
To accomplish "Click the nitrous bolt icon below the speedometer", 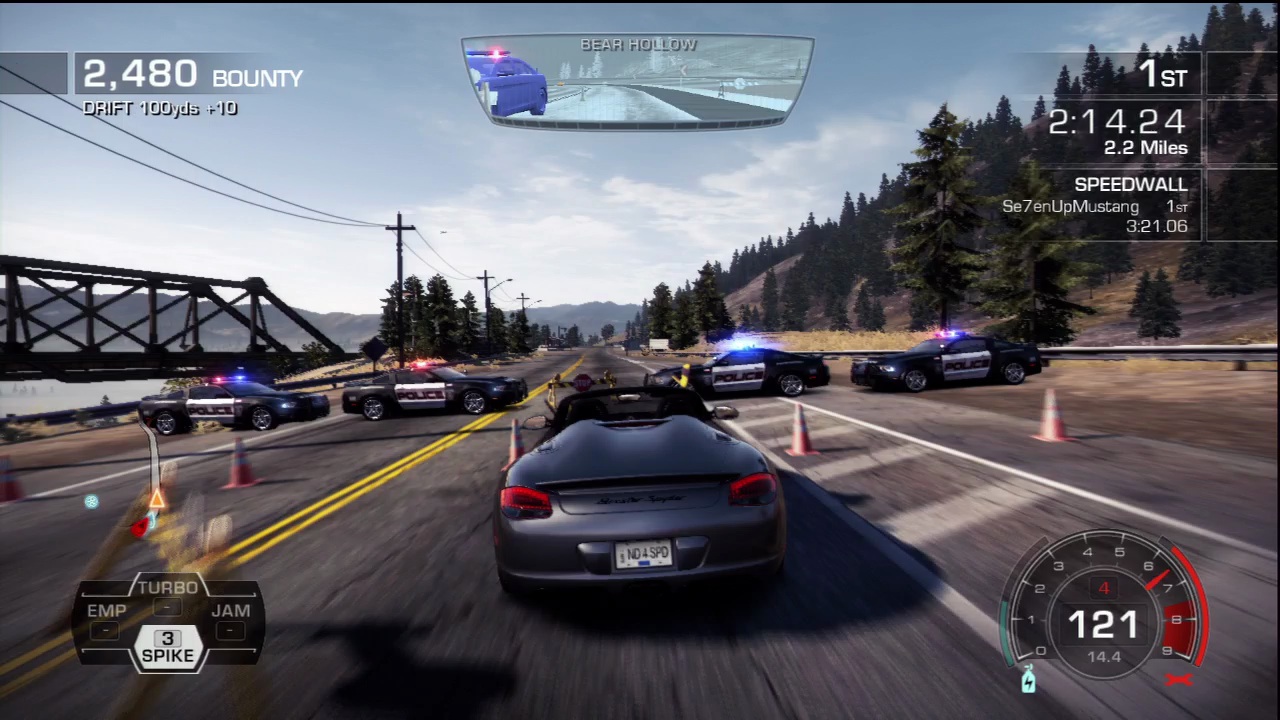I will (x=1029, y=681).
